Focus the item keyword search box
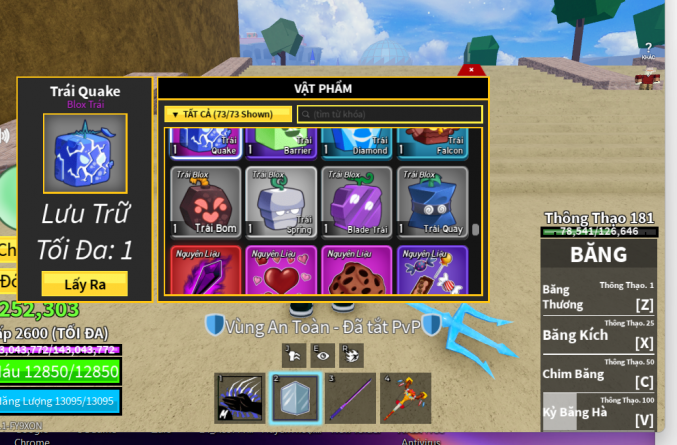 click(389, 114)
